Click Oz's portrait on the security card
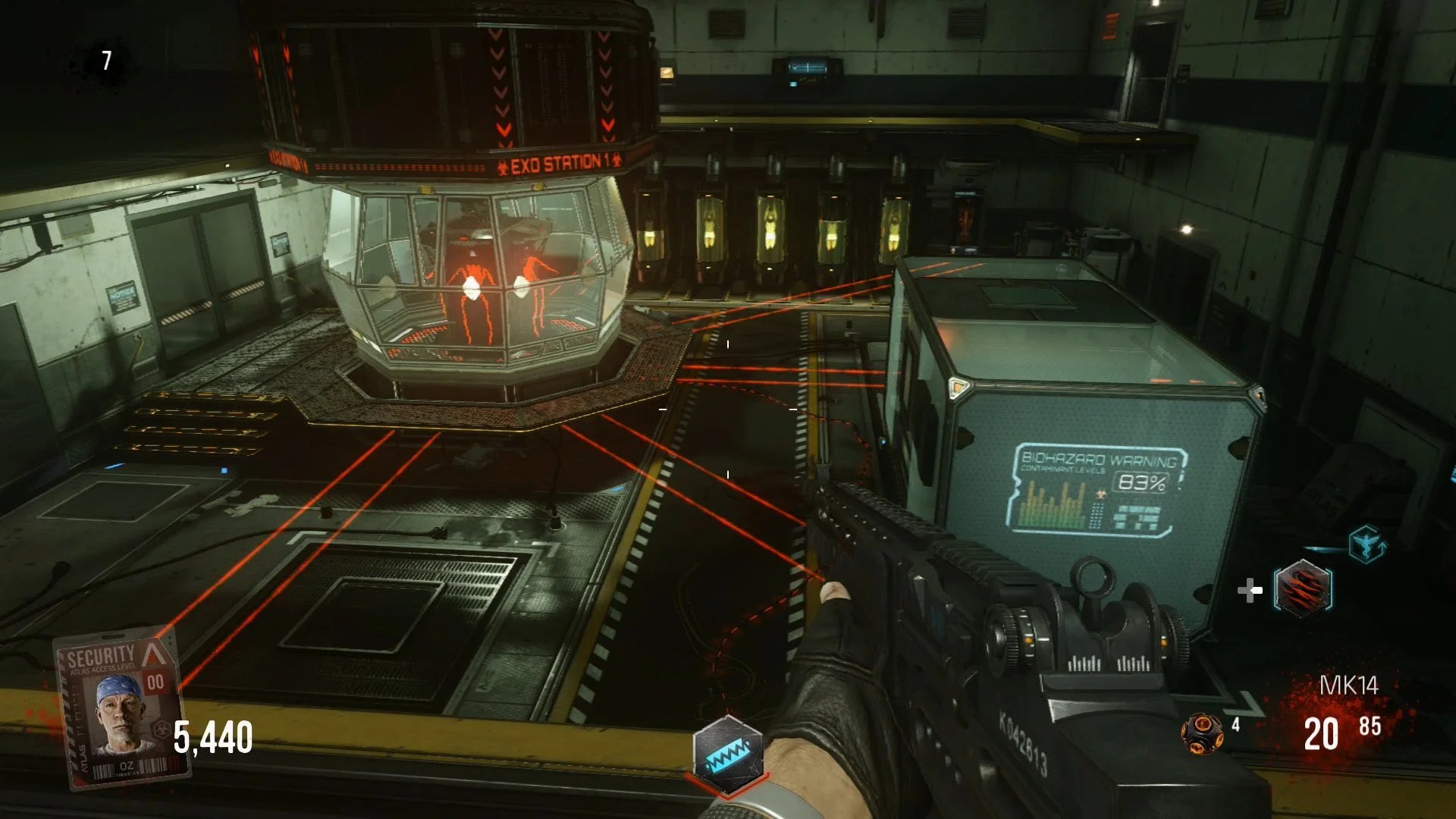Image resolution: width=1456 pixels, height=819 pixels. pyautogui.click(x=117, y=714)
